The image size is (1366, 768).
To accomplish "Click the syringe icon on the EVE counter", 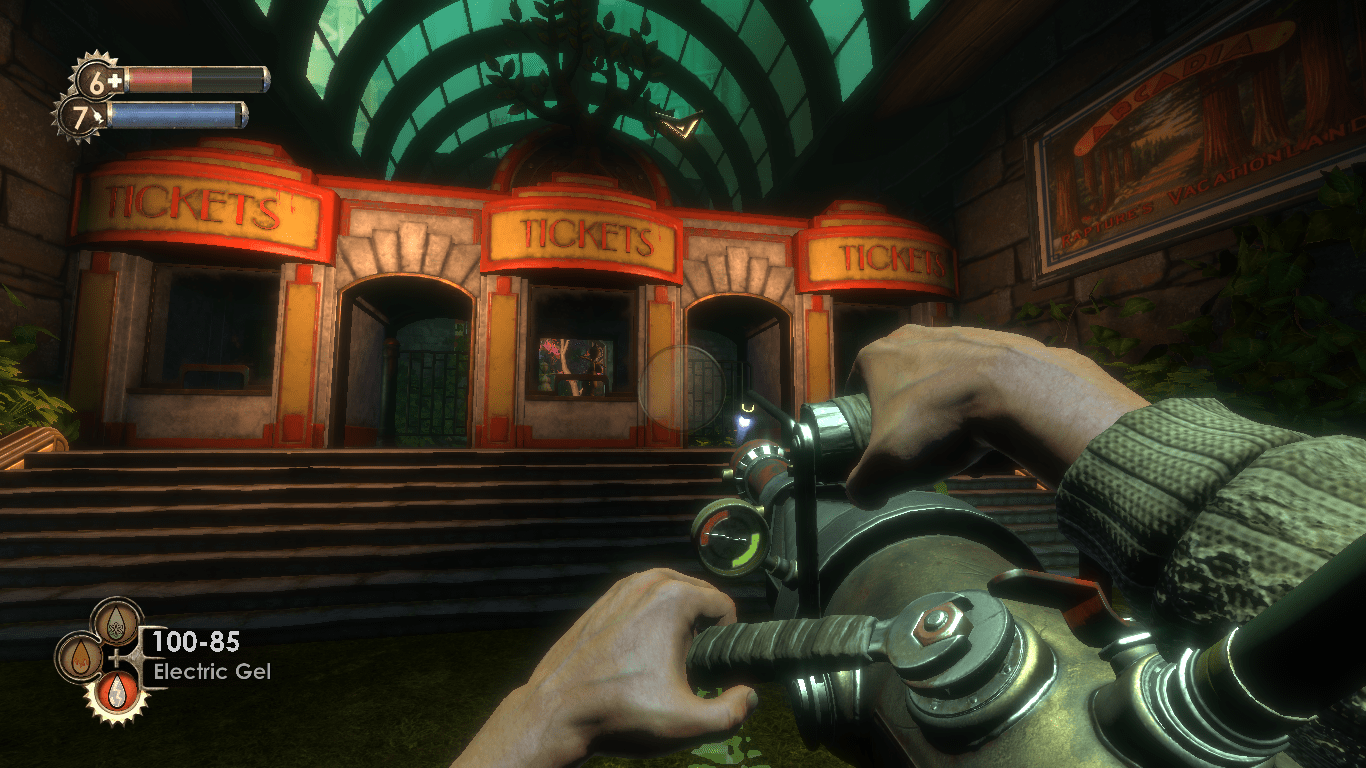I will tap(97, 115).
